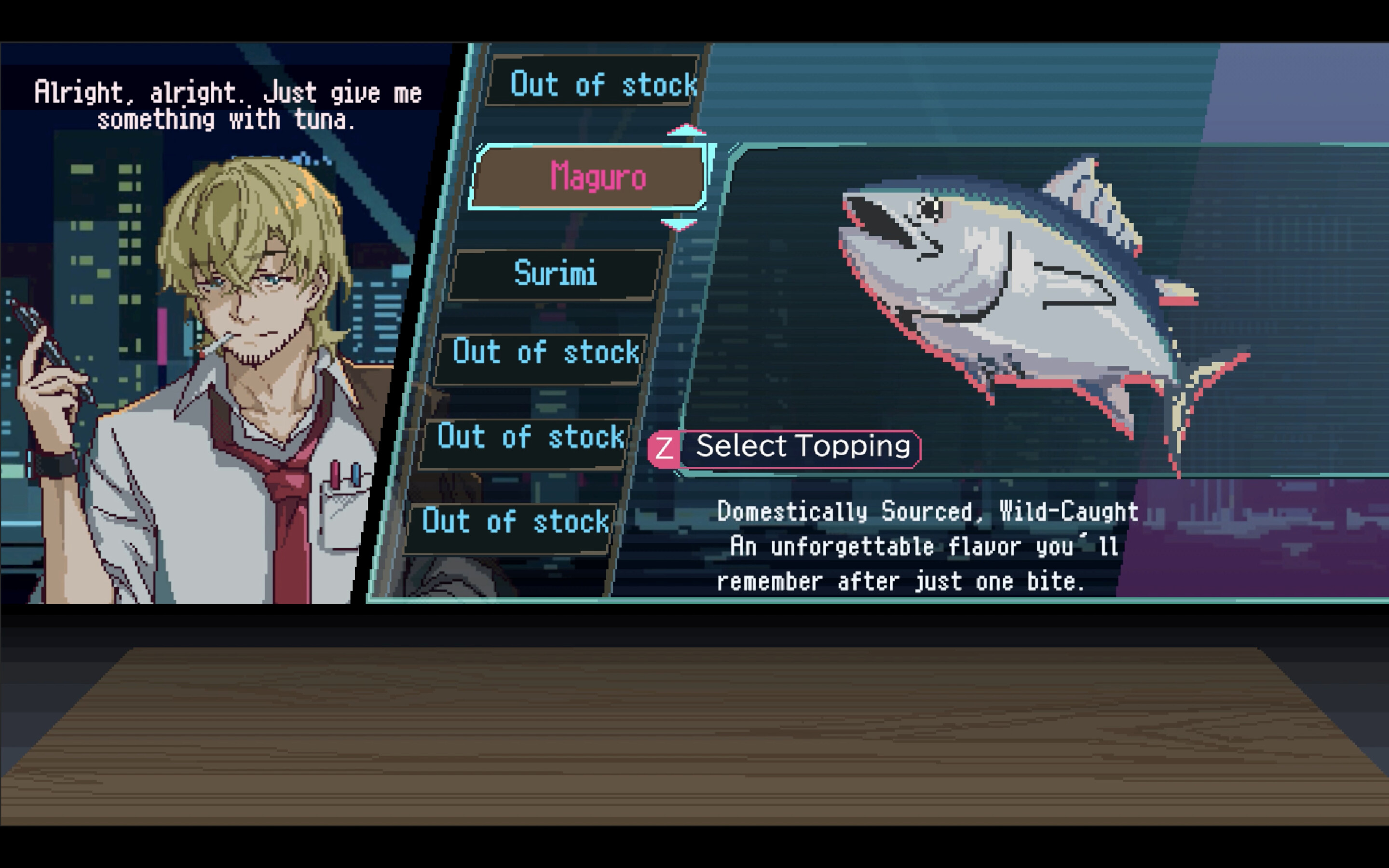The image size is (1389, 868).
Task: Click the dialogue box with the tuna request
Action: click(227, 103)
